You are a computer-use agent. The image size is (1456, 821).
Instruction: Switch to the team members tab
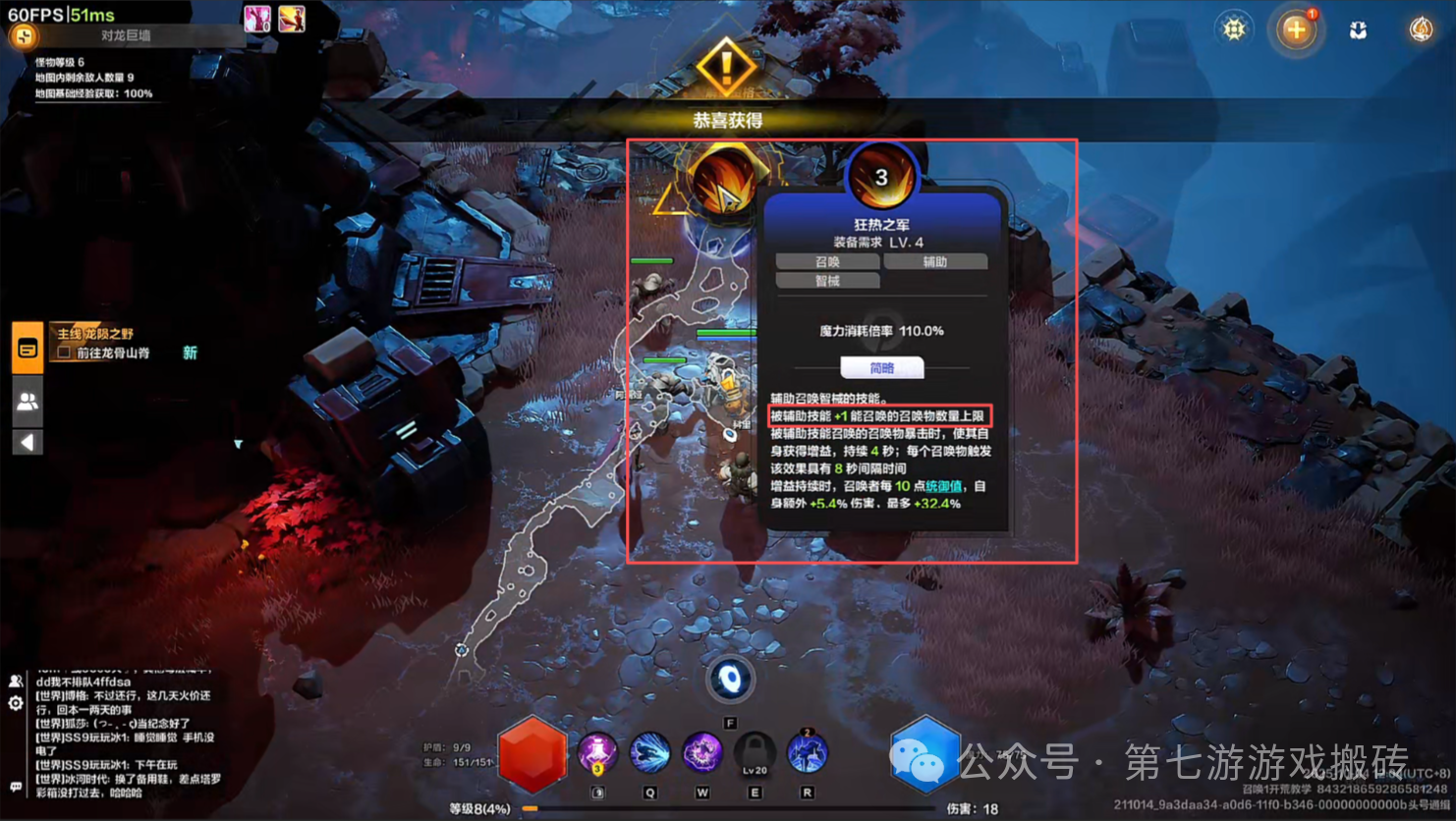pyautogui.click(x=28, y=401)
